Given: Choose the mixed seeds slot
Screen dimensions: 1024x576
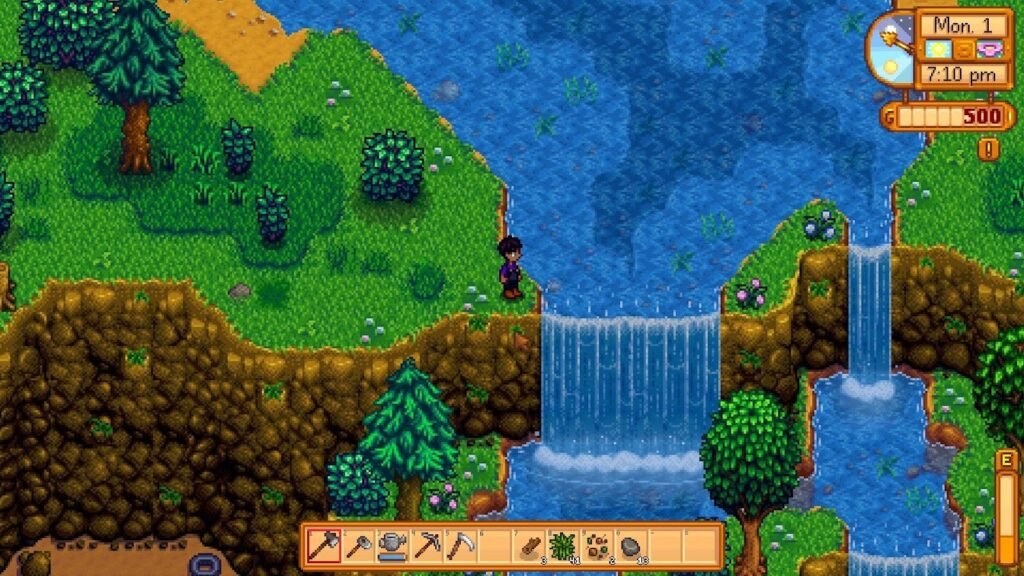Looking at the screenshot, I should tap(597, 546).
